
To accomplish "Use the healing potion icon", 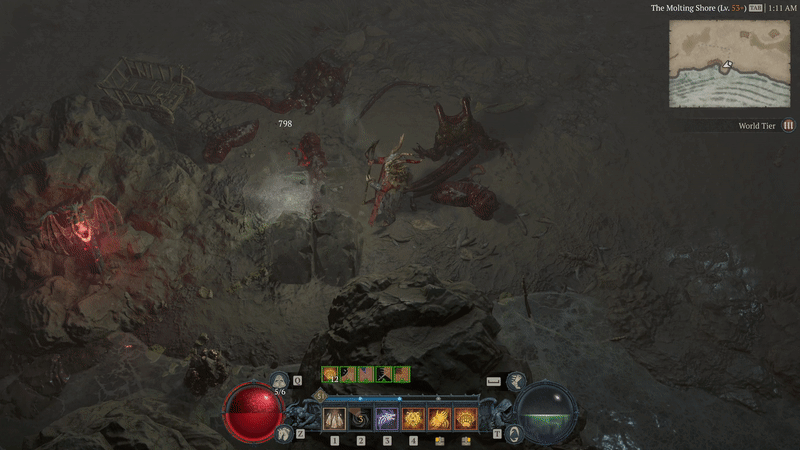I will 281,381.
